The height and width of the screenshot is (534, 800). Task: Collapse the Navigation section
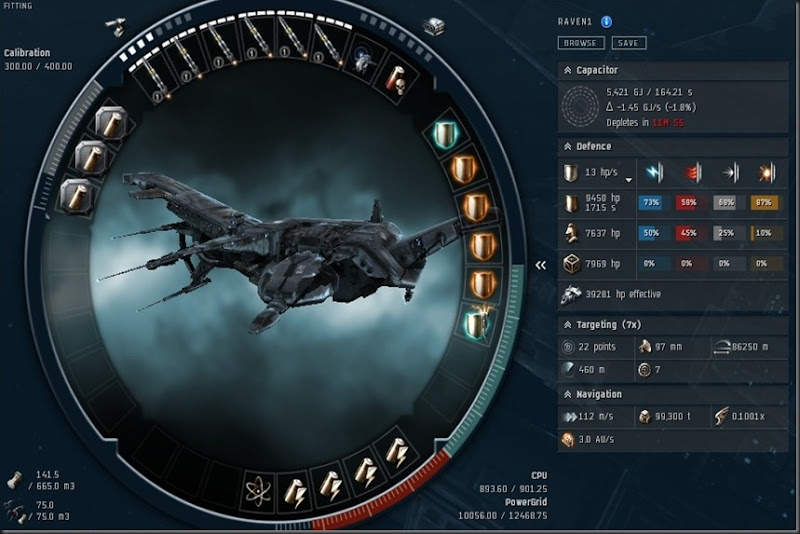pyautogui.click(x=567, y=394)
